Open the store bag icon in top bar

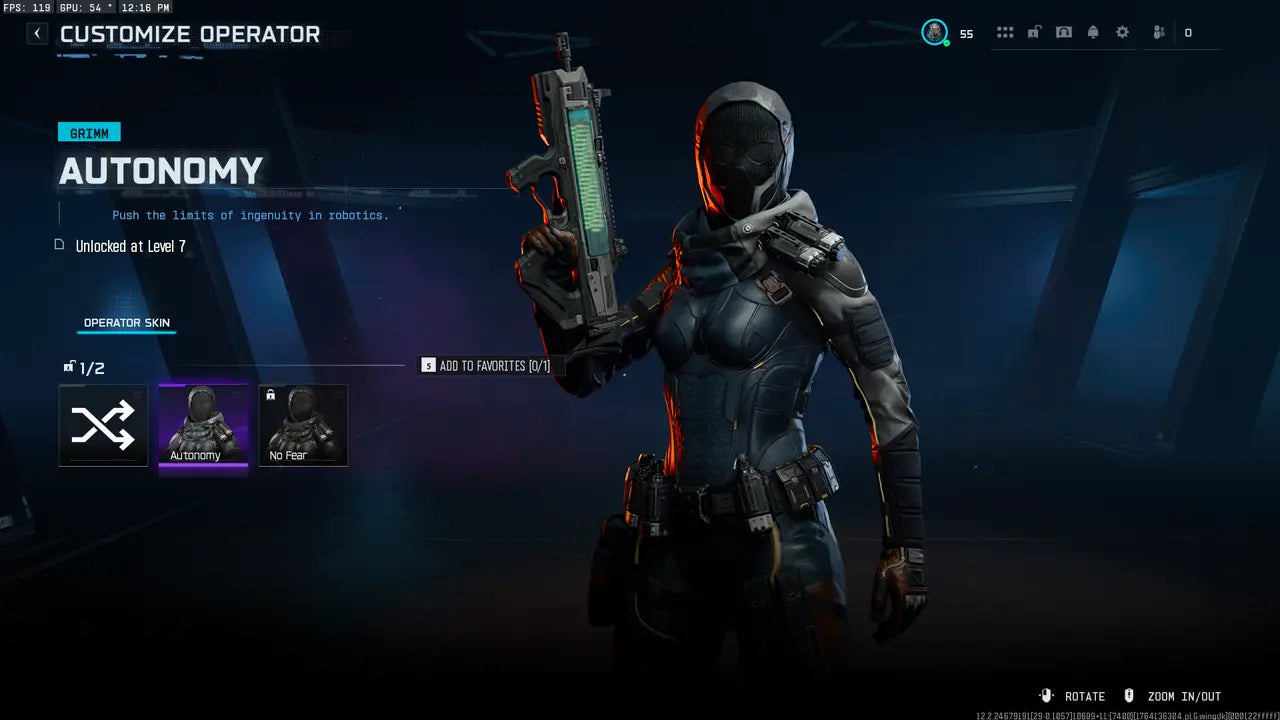click(1063, 32)
